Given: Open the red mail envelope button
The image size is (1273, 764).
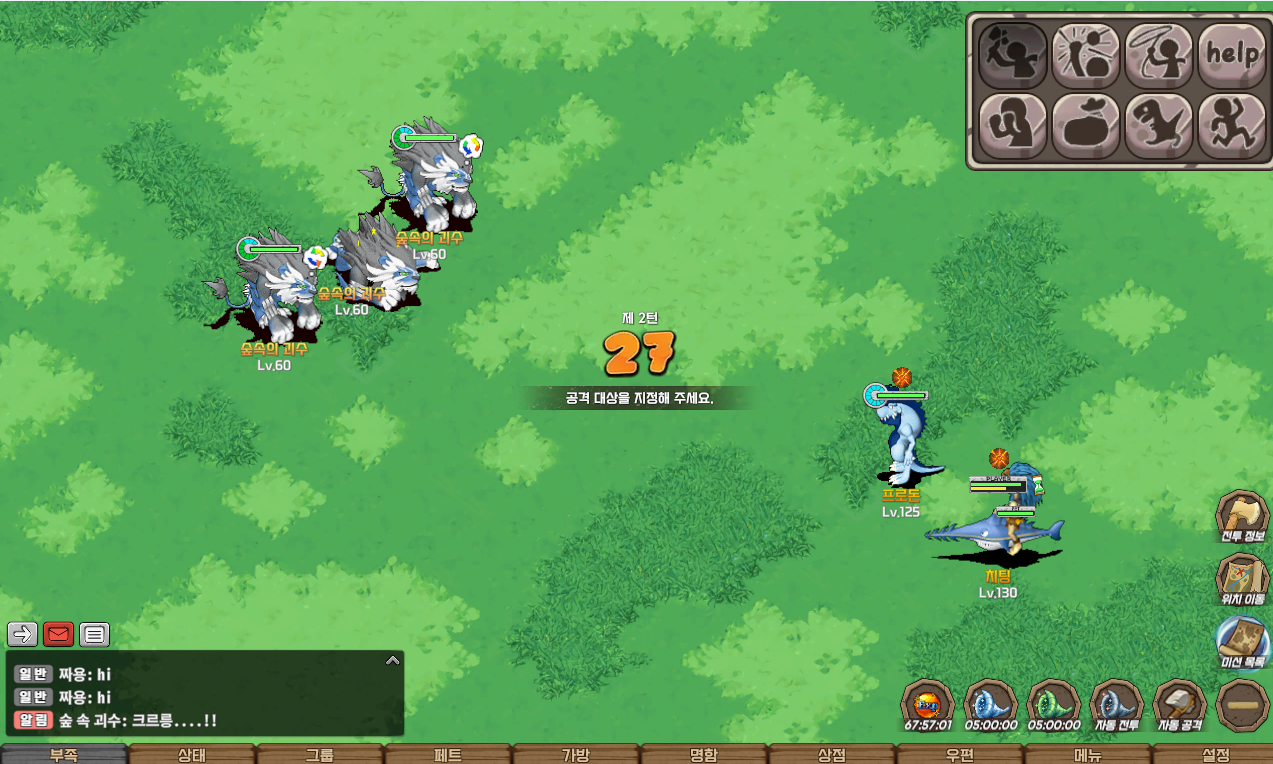Looking at the screenshot, I should [58, 634].
